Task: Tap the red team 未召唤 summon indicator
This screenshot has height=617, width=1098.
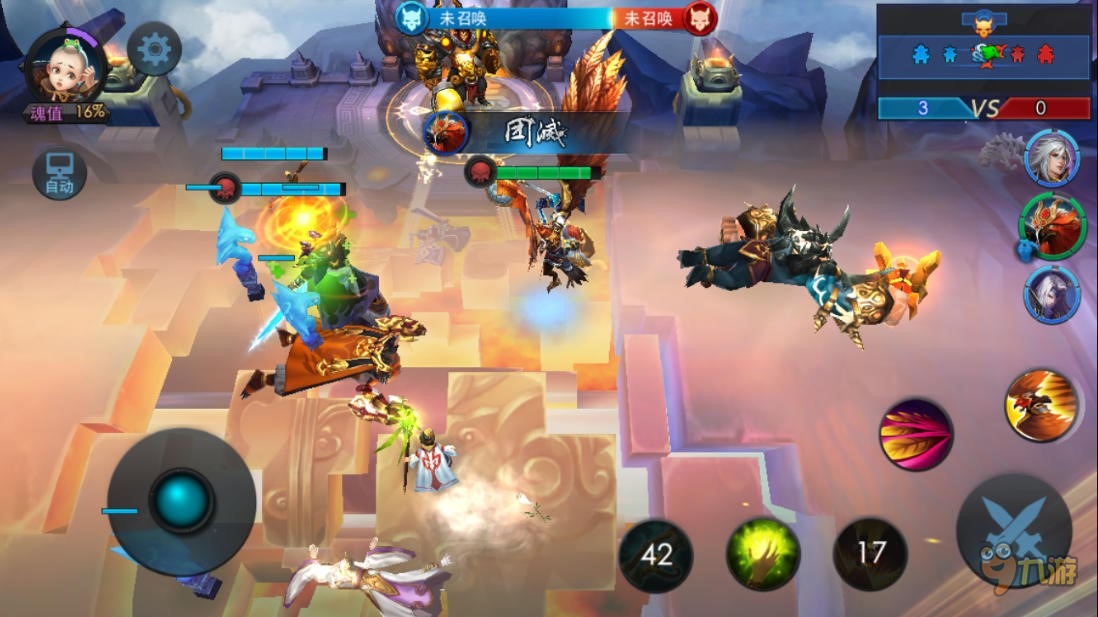Action: click(x=653, y=18)
